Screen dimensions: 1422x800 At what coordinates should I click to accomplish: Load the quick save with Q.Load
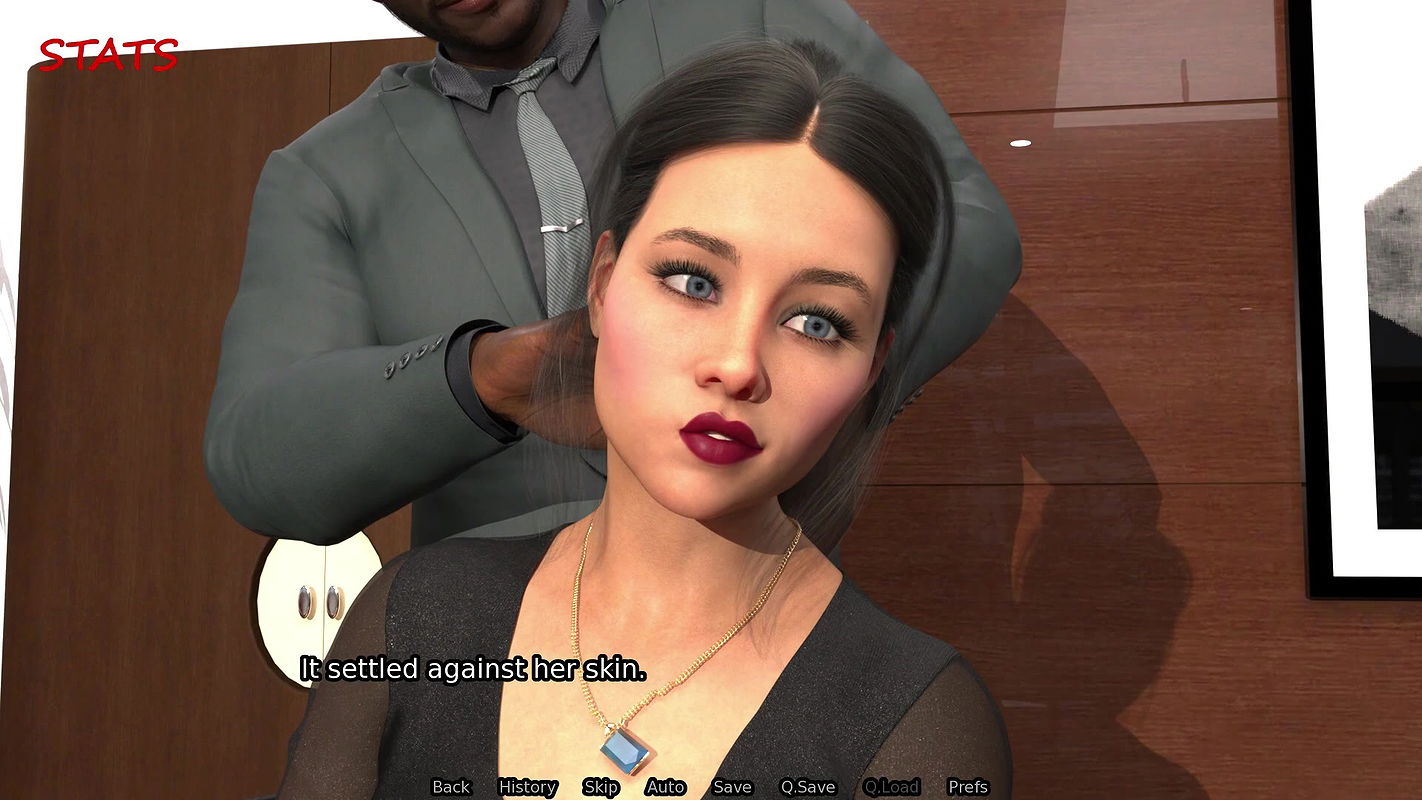pyautogui.click(x=892, y=787)
